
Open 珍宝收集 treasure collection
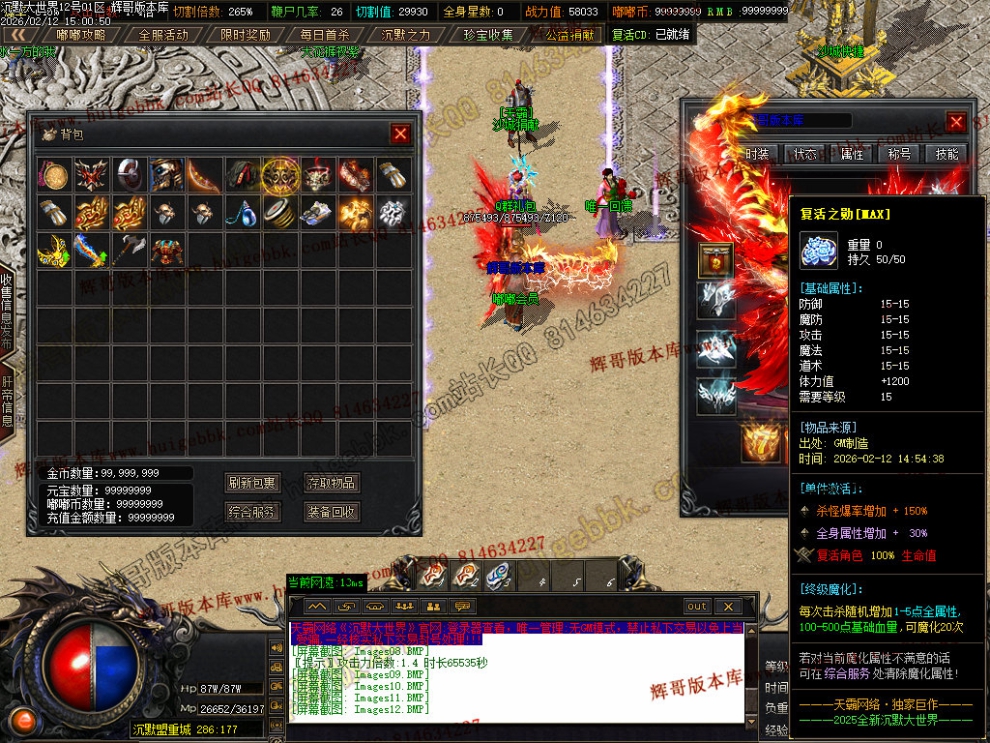[488, 34]
